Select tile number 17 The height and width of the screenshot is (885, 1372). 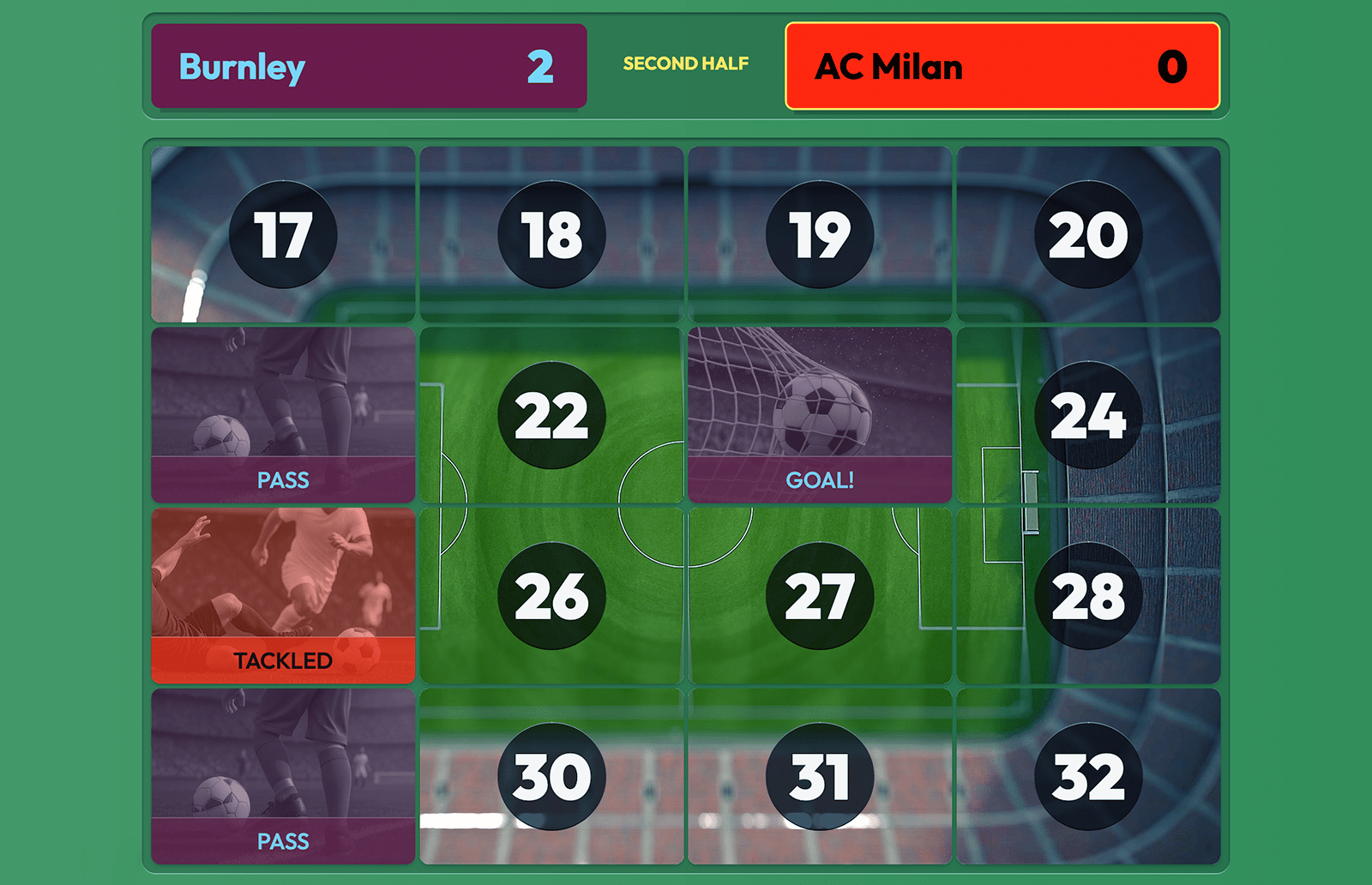283,234
